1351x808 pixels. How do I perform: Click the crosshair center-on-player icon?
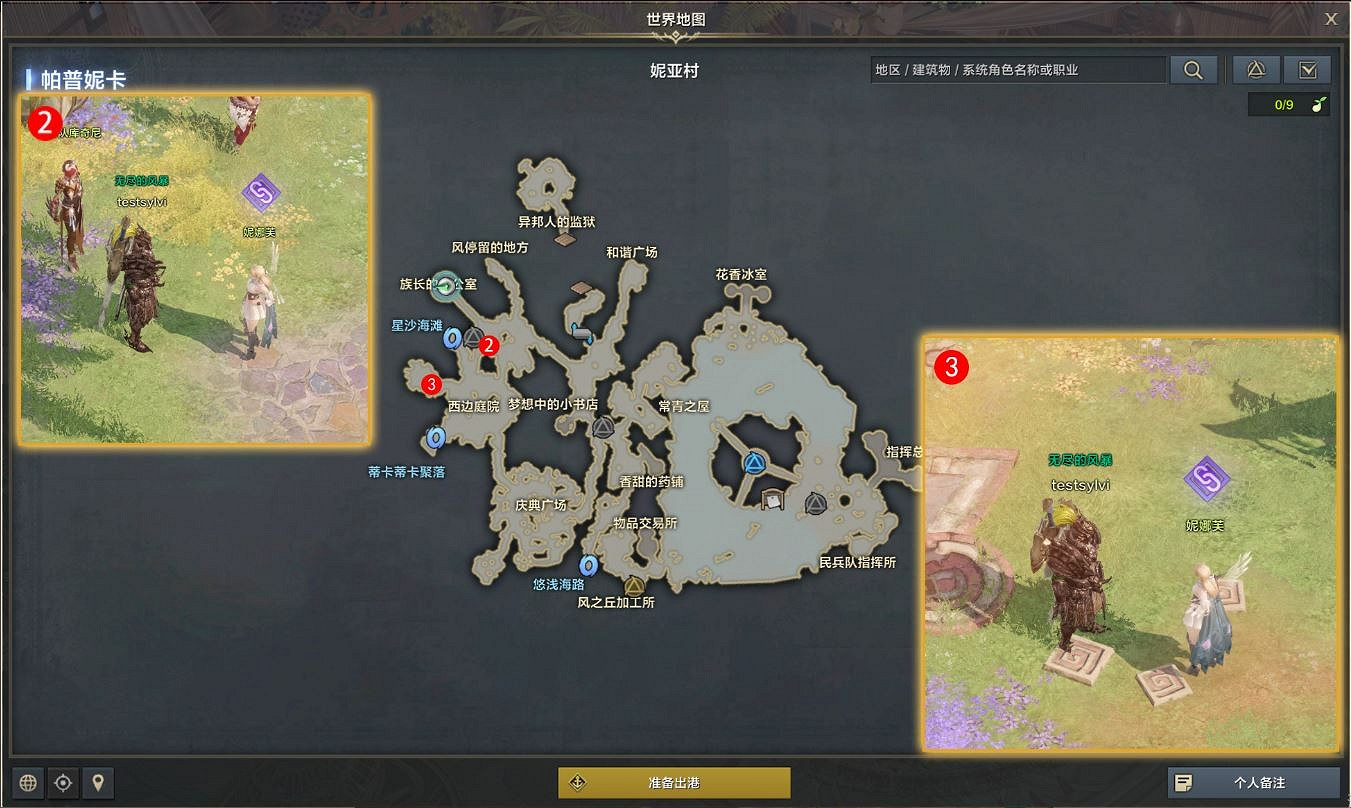tap(63, 783)
